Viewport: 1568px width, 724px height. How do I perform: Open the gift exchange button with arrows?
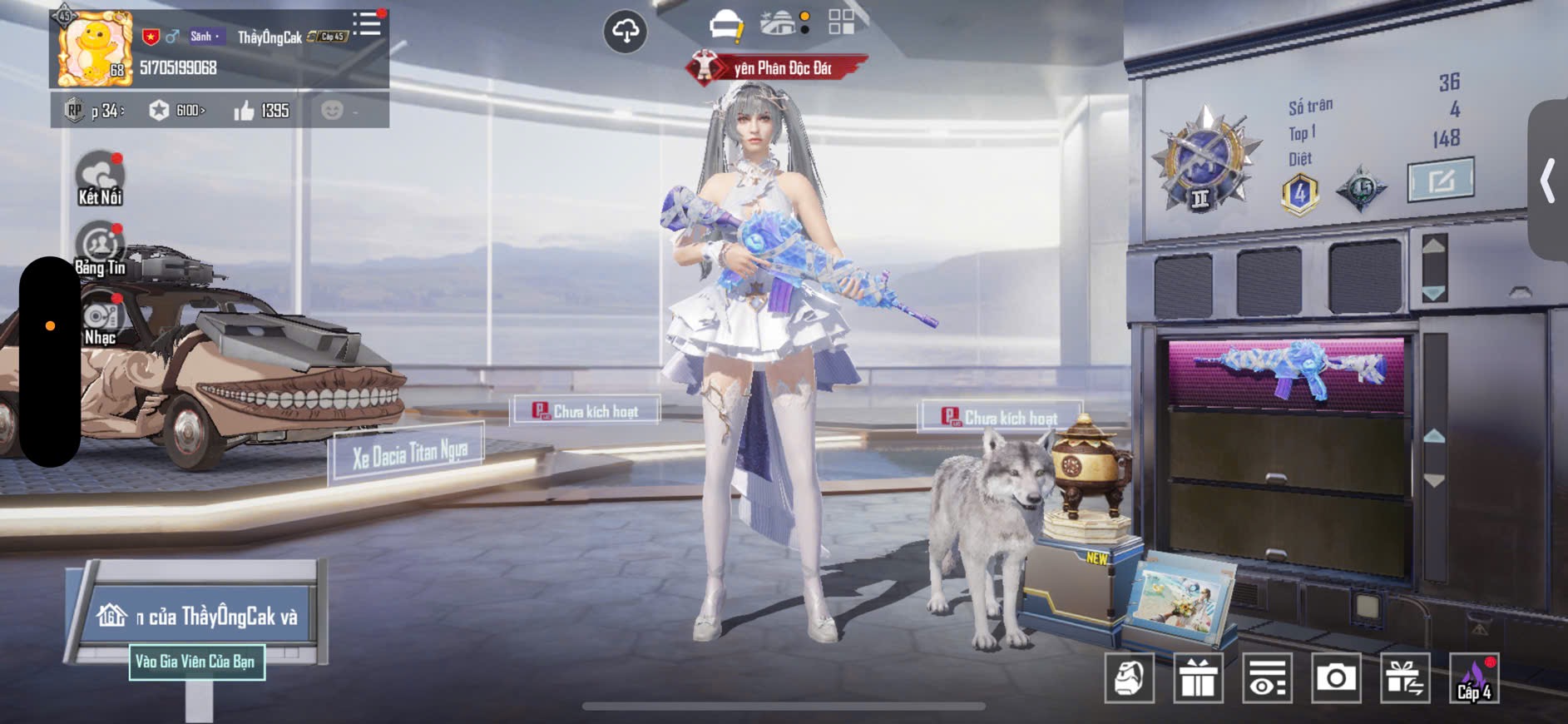(x=1405, y=678)
